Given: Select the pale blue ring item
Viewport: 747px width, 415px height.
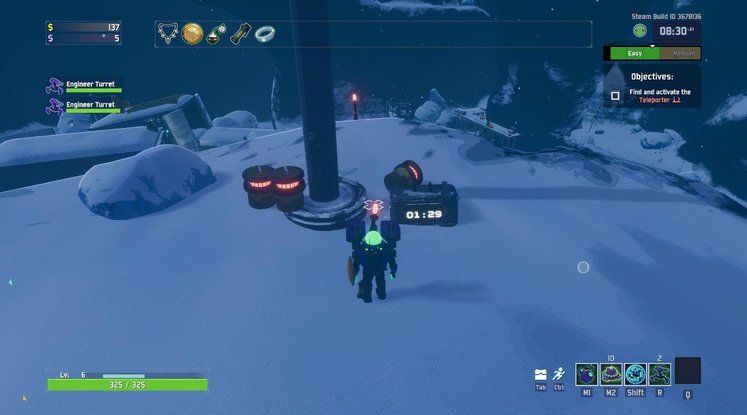Looking at the screenshot, I should 264,34.
